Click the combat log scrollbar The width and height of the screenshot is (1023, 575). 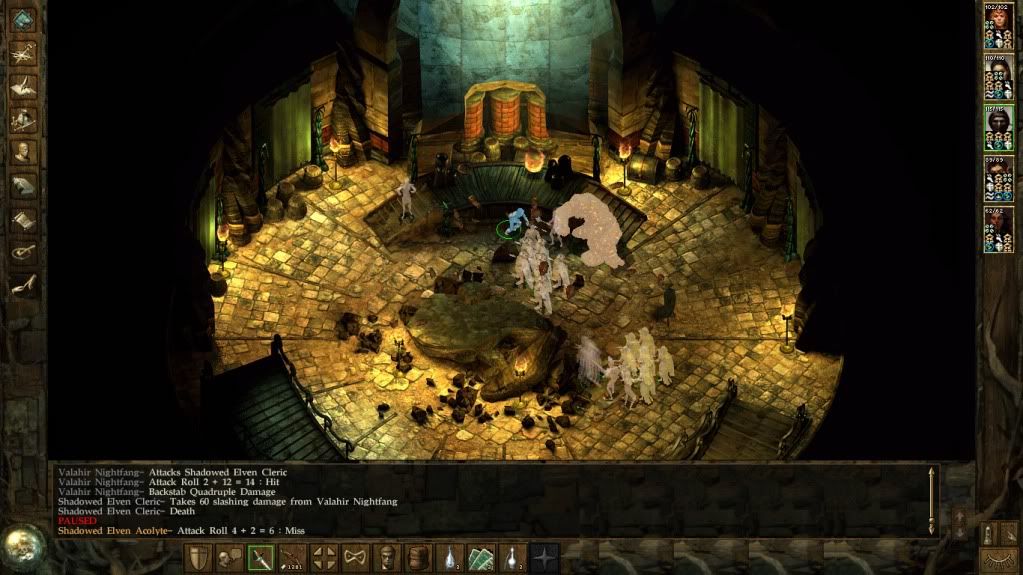932,499
